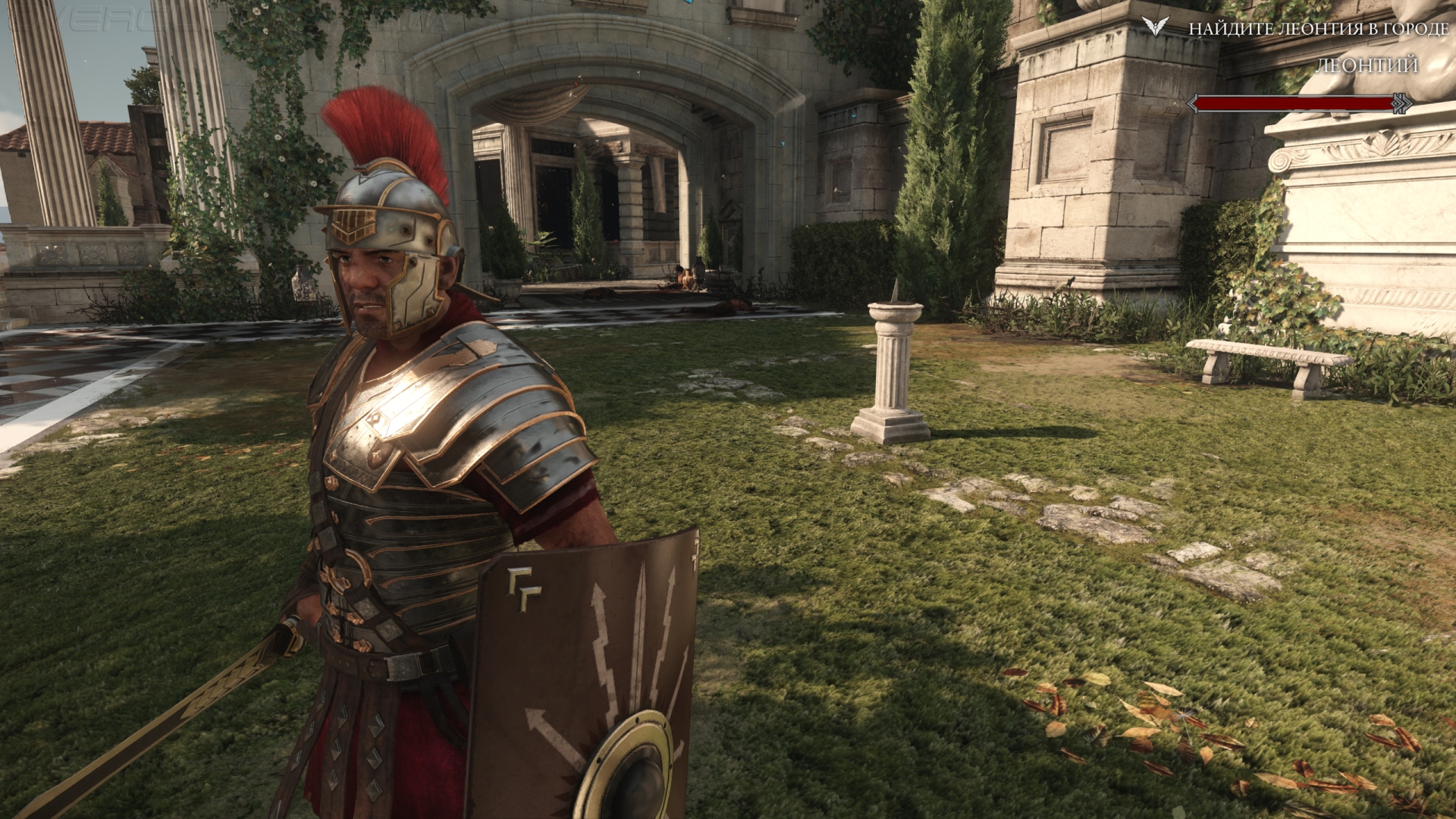Image resolution: width=1456 pixels, height=819 pixels.
Task: Select the objective text «Найдите Леонтия в городе»
Action: [1318, 30]
